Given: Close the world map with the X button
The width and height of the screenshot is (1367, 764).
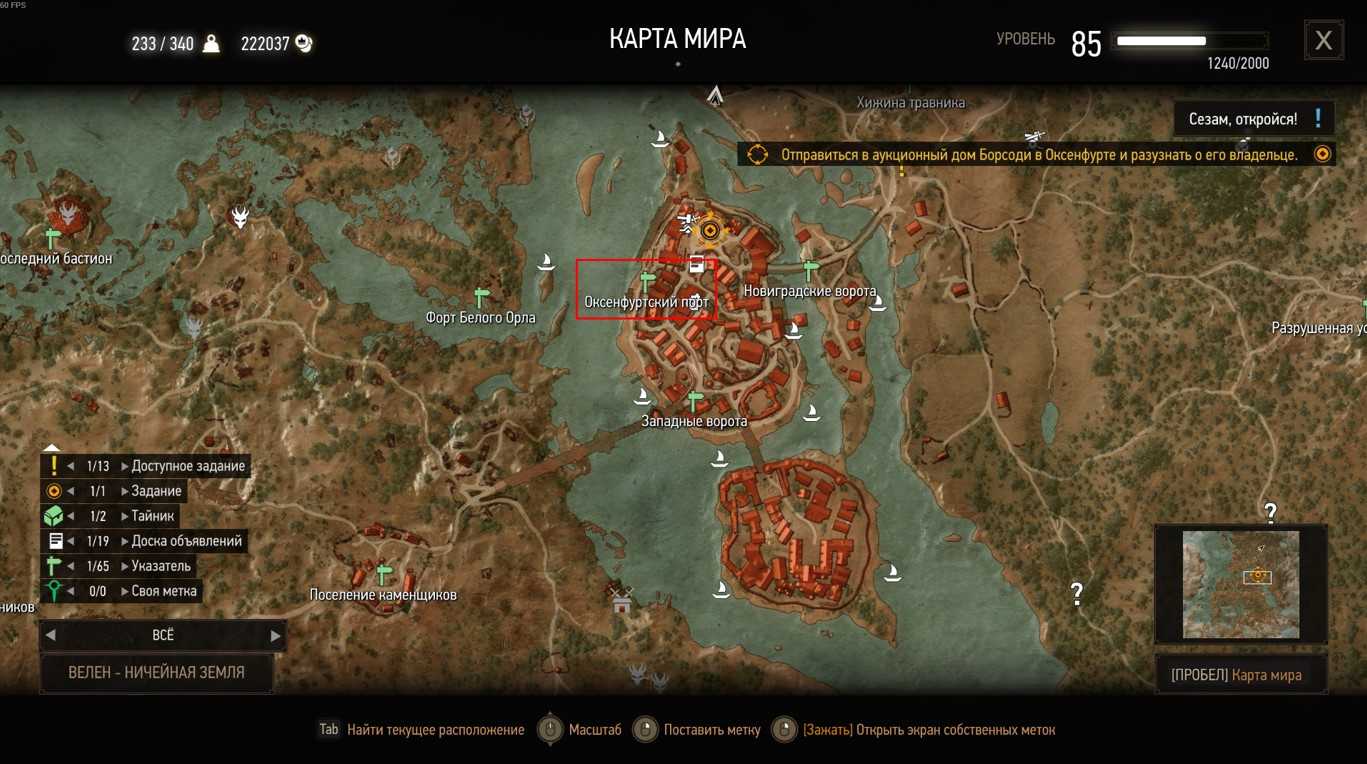Looking at the screenshot, I should pos(1323,41).
